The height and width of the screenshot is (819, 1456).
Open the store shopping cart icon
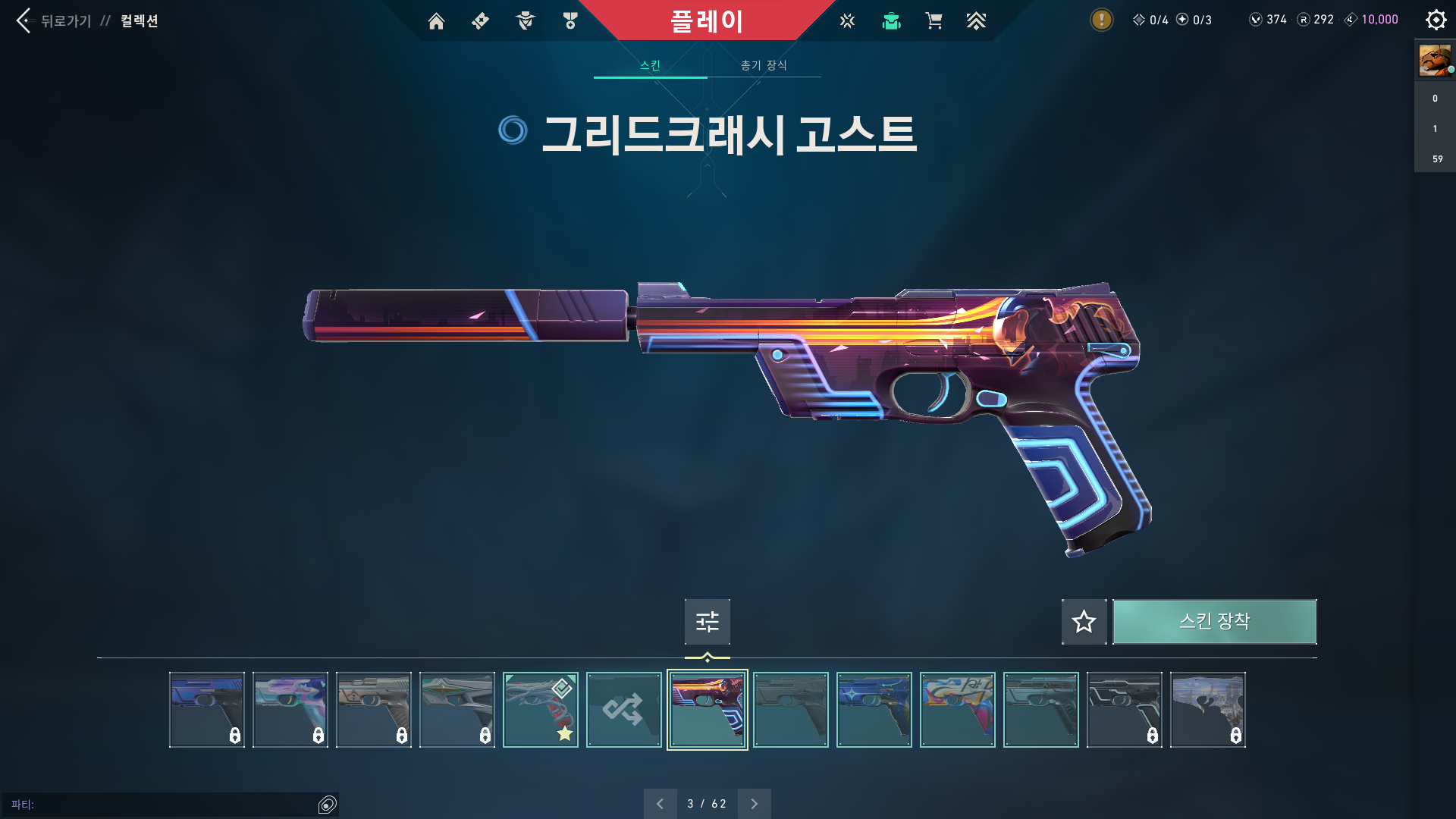[934, 21]
